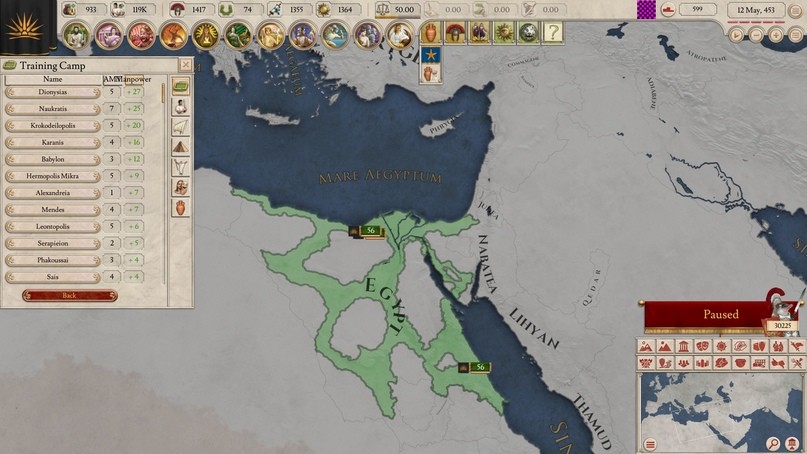
Task: Sort the list by Name column
Action: point(53,78)
